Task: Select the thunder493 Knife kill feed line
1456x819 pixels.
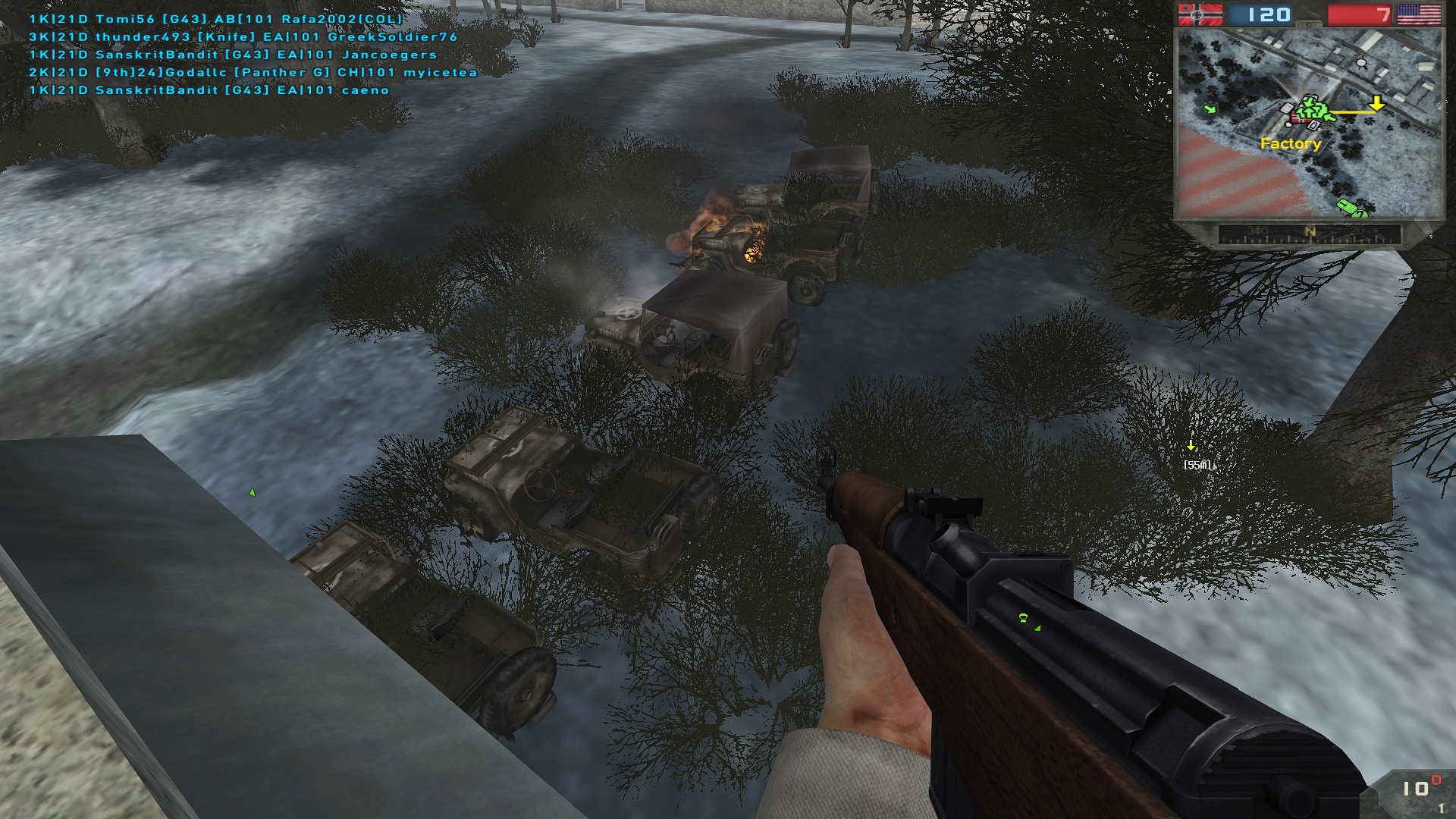Action: click(x=243, y=36)
